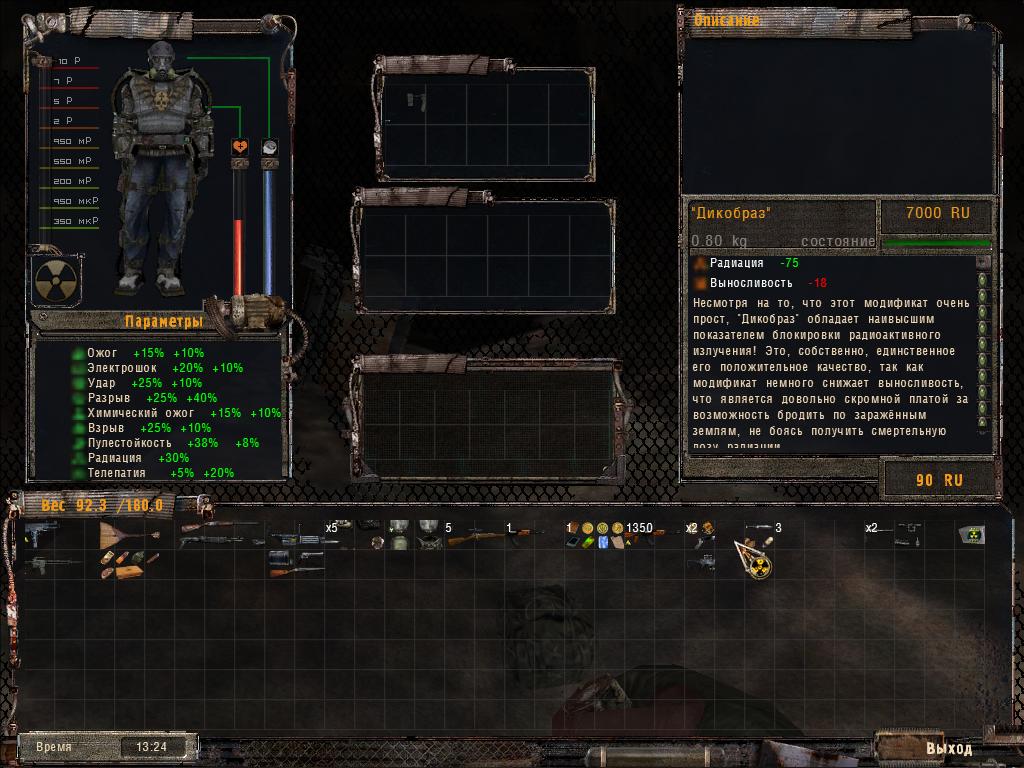The height and width of the screenshot is (768, 1024).
Task: Pick the yellow radiation-symbol artifact under the cursor
Action: coord(759,567)
